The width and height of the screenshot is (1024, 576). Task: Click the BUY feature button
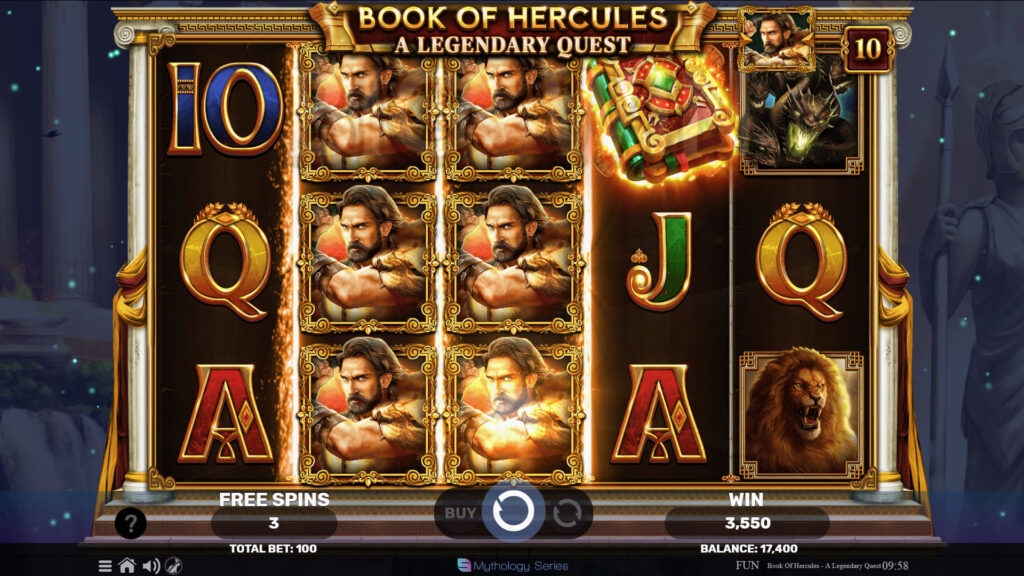click(x=461, y=513)
